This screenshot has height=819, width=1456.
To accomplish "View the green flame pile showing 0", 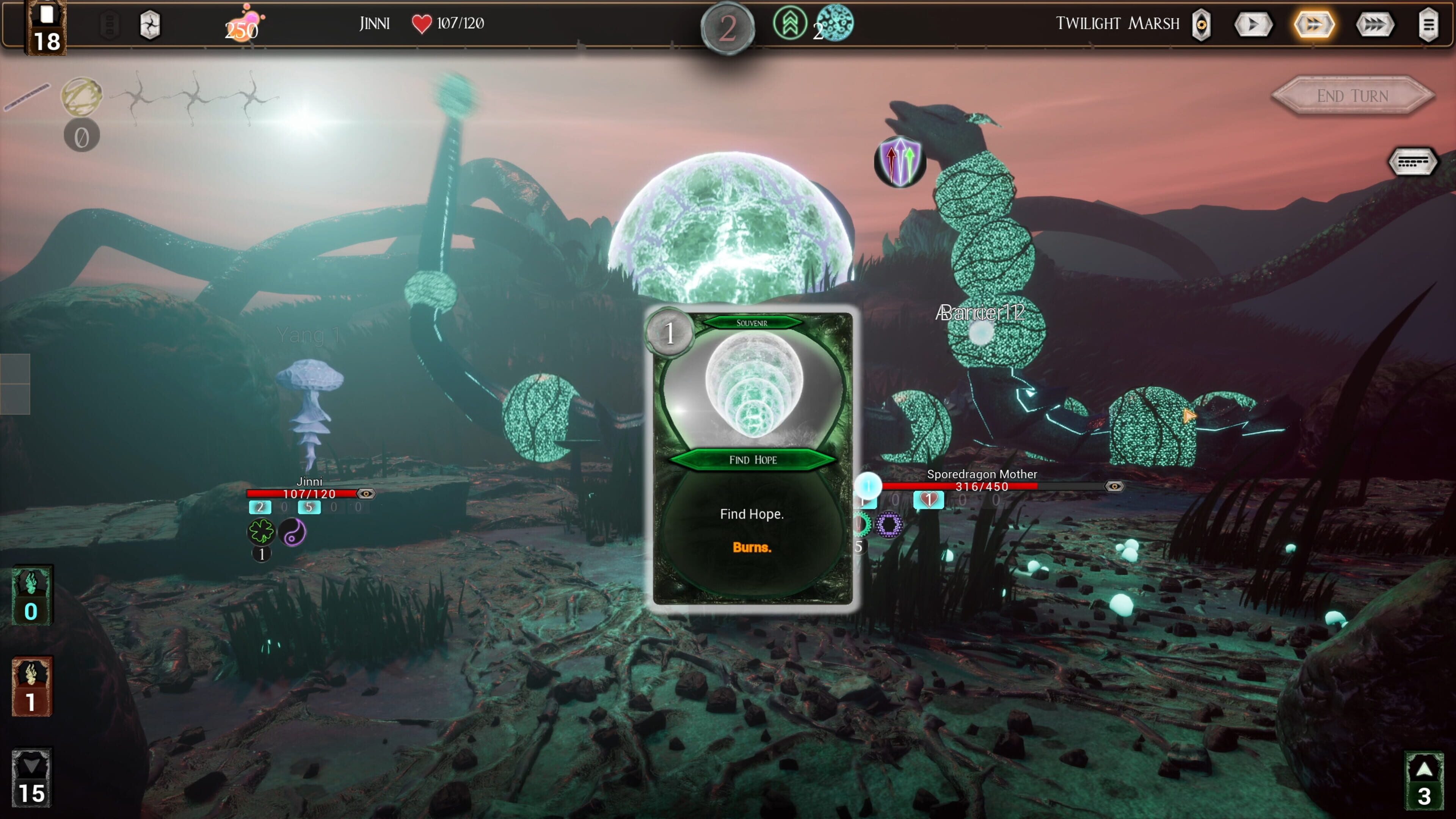I will coord(31,595).
